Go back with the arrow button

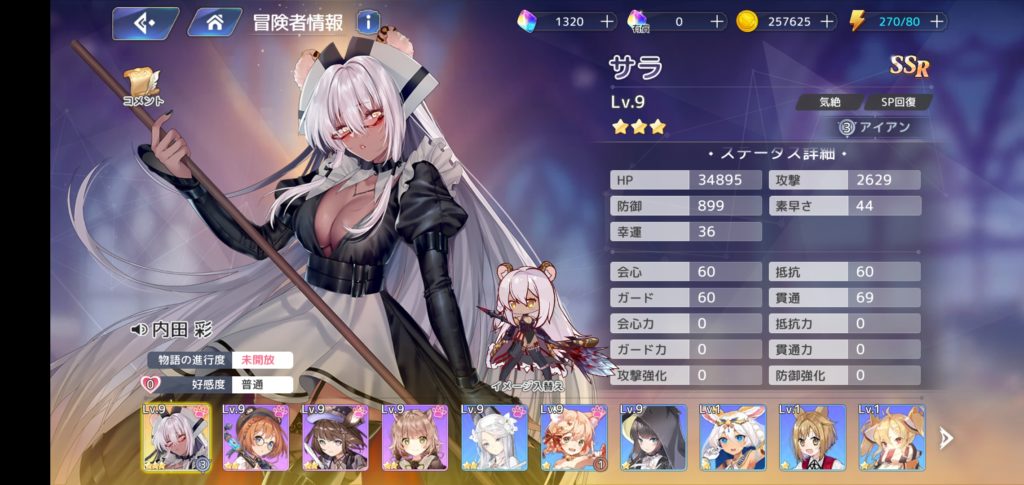click(x=144, y=21)
